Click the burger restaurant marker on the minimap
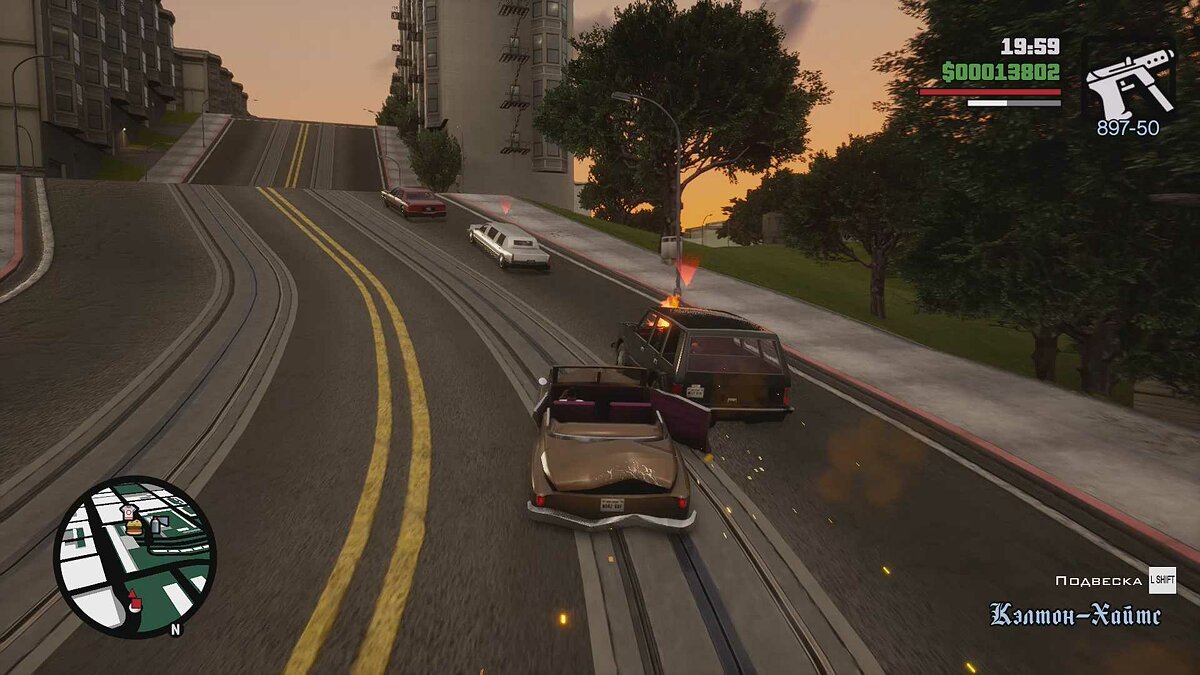 coord(133,527)
